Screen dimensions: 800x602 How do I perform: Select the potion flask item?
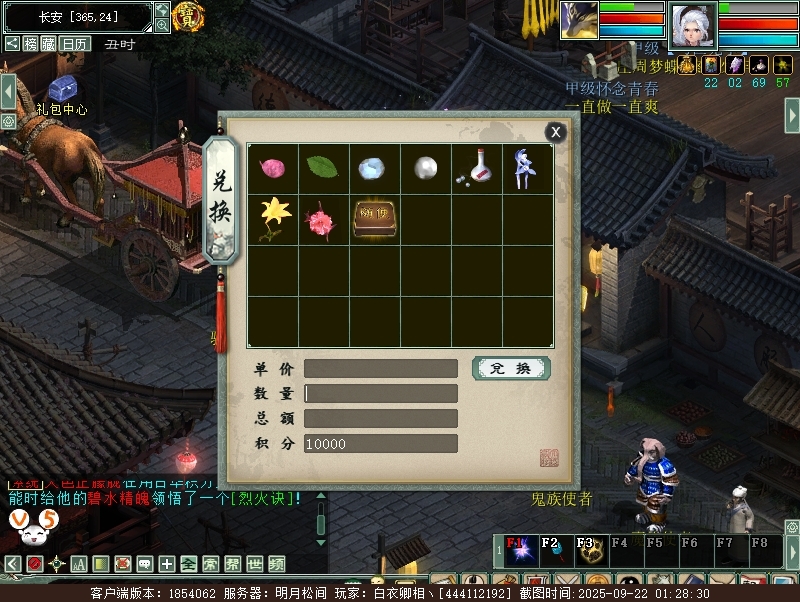pyautogui.click(x=477, y=168)
